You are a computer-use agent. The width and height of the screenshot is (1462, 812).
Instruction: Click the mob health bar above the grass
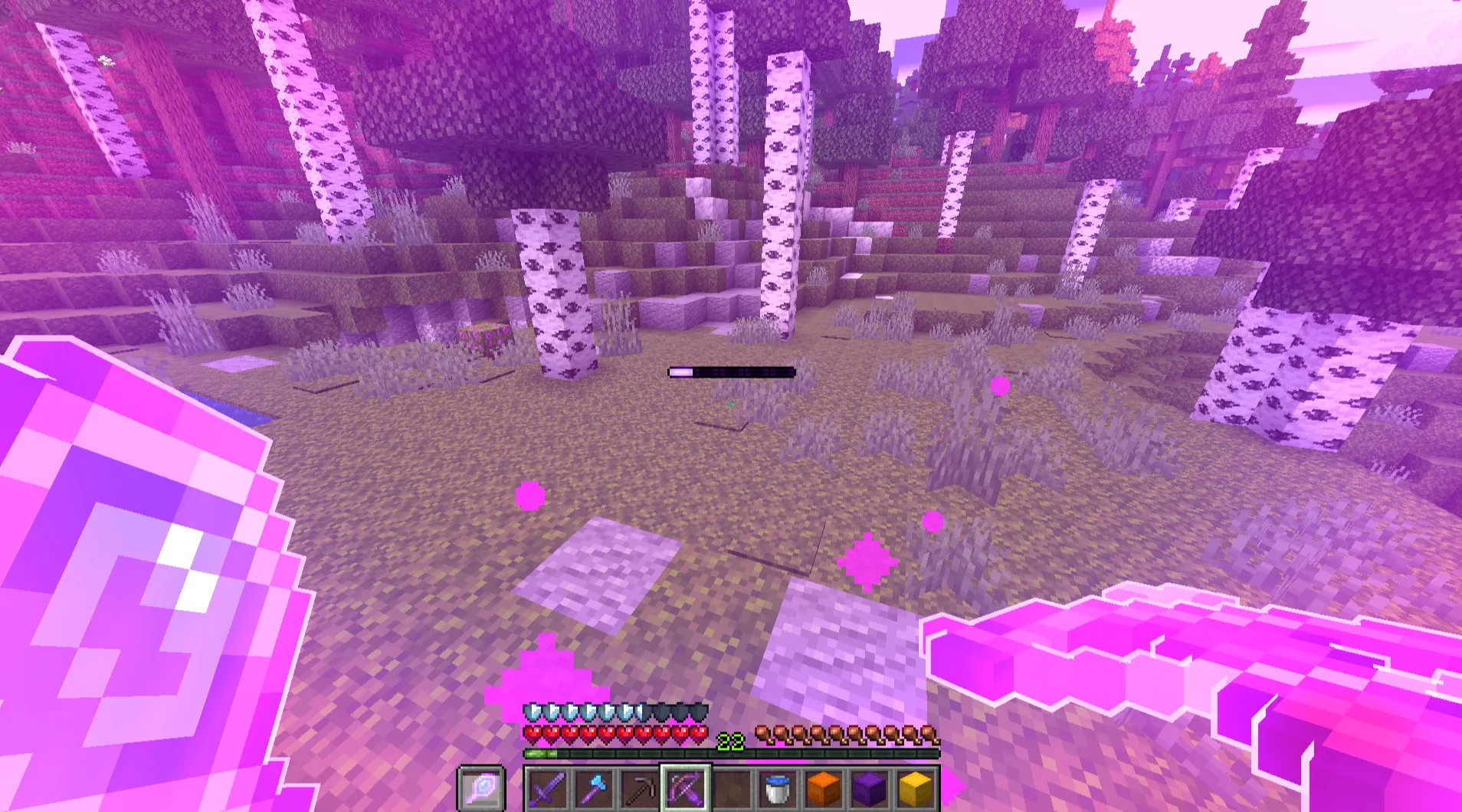coord(732,371)
